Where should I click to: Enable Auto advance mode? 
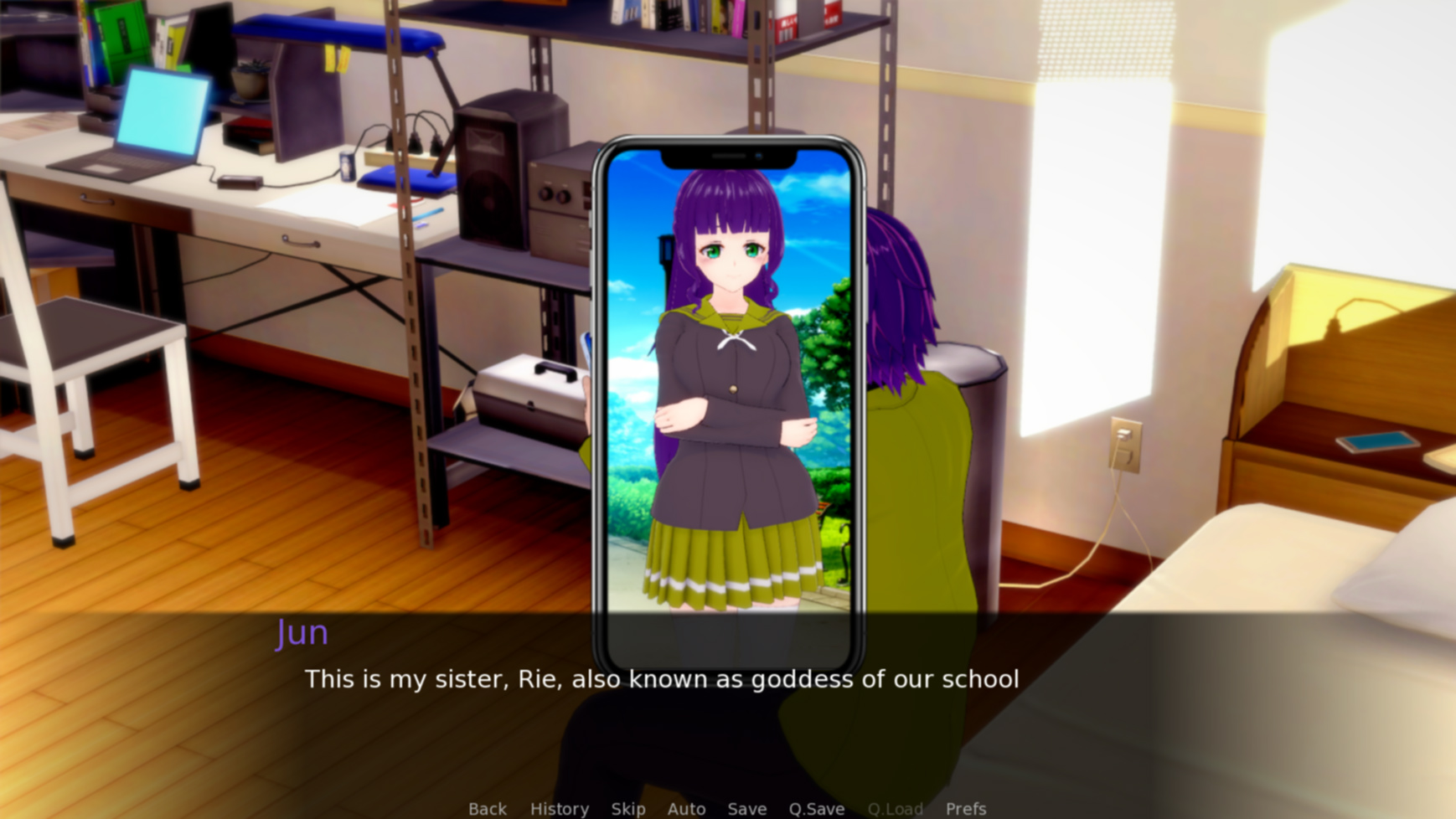tap(686, 808)
